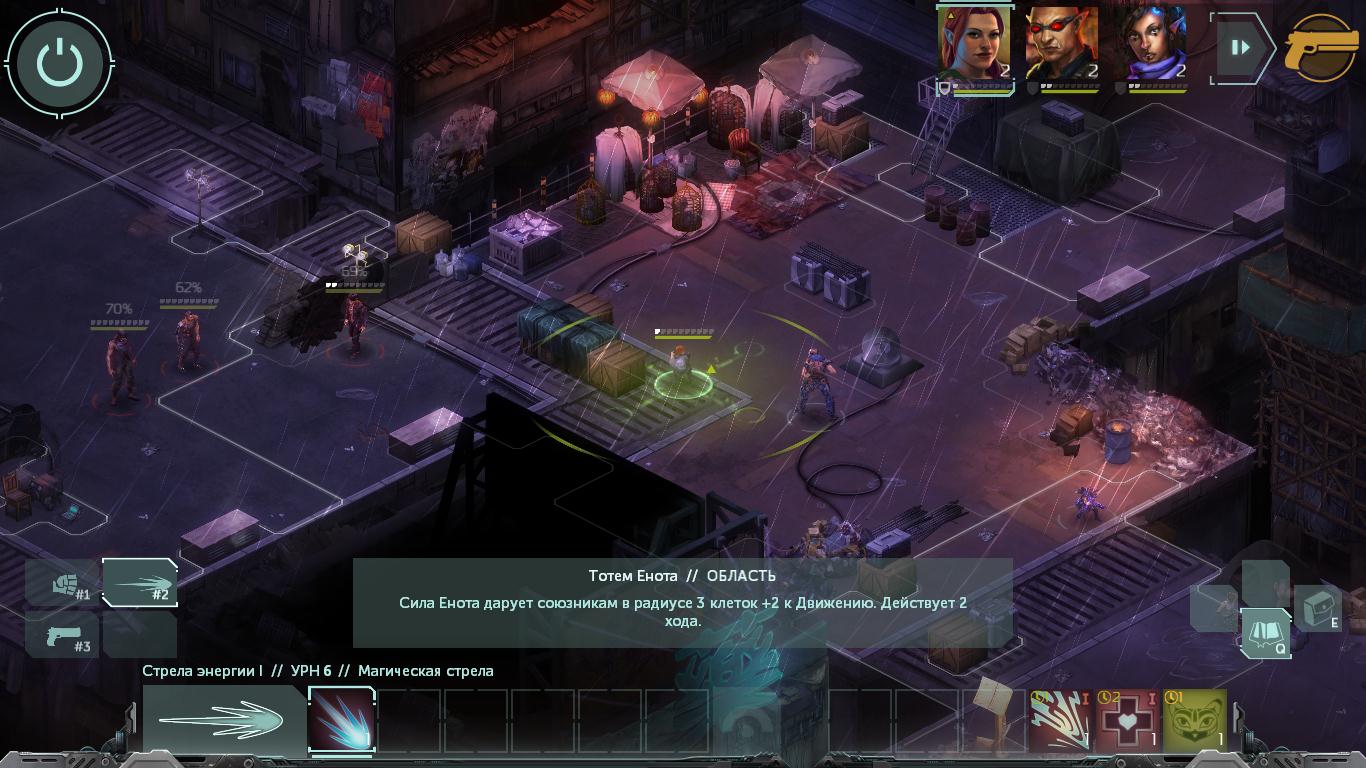The image size is (1366, 768).
Task: Equip the pistol weapon slot #3
Action: [x=63, y=635]
